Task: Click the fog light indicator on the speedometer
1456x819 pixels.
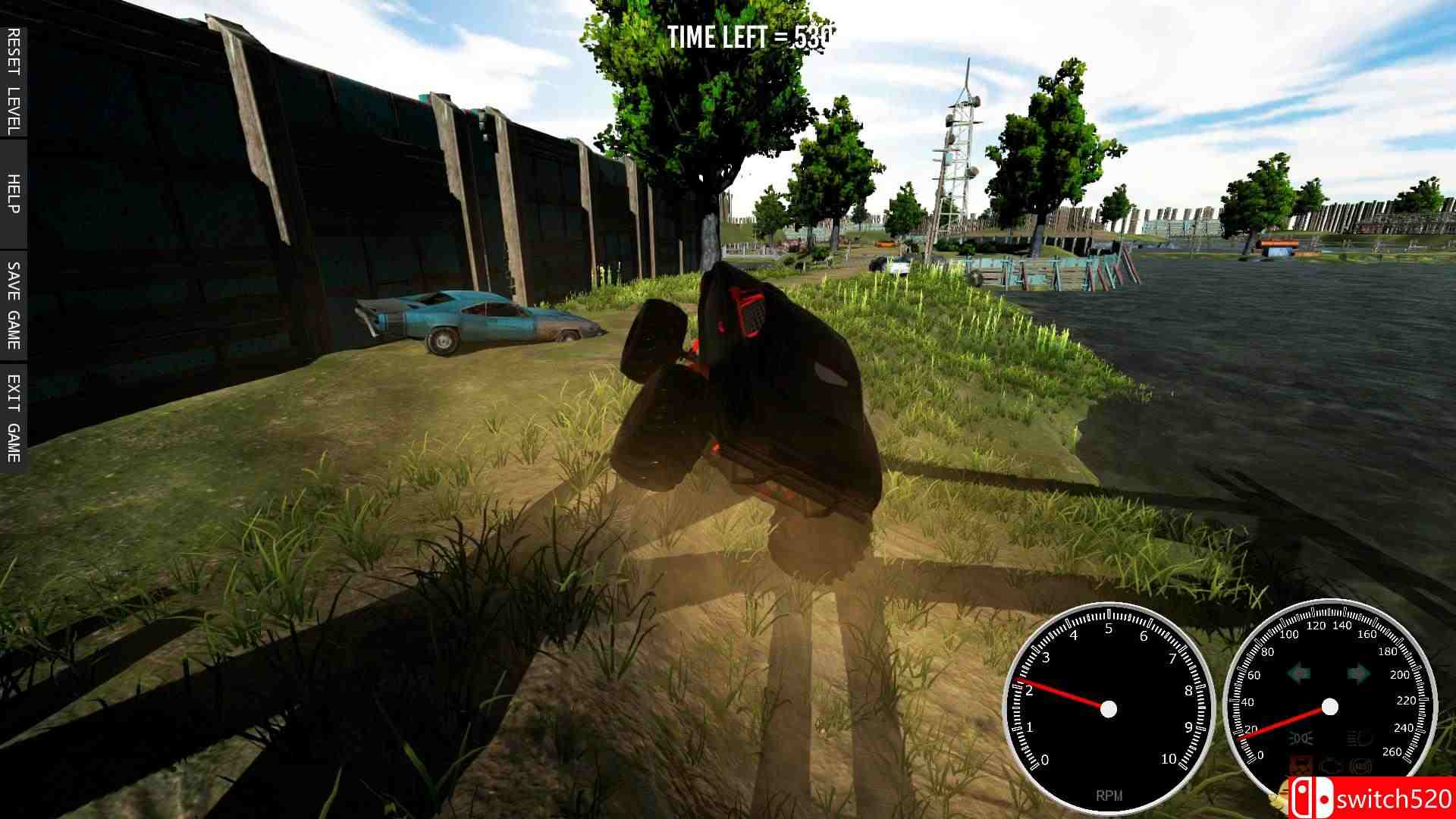Action: coord(1300,738)
